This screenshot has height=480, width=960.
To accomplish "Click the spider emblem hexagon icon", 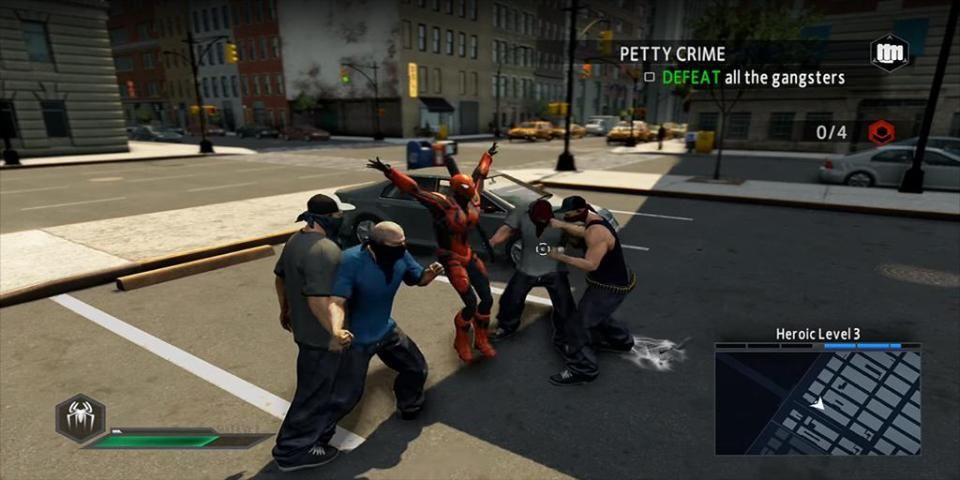I will coord(80,417).
